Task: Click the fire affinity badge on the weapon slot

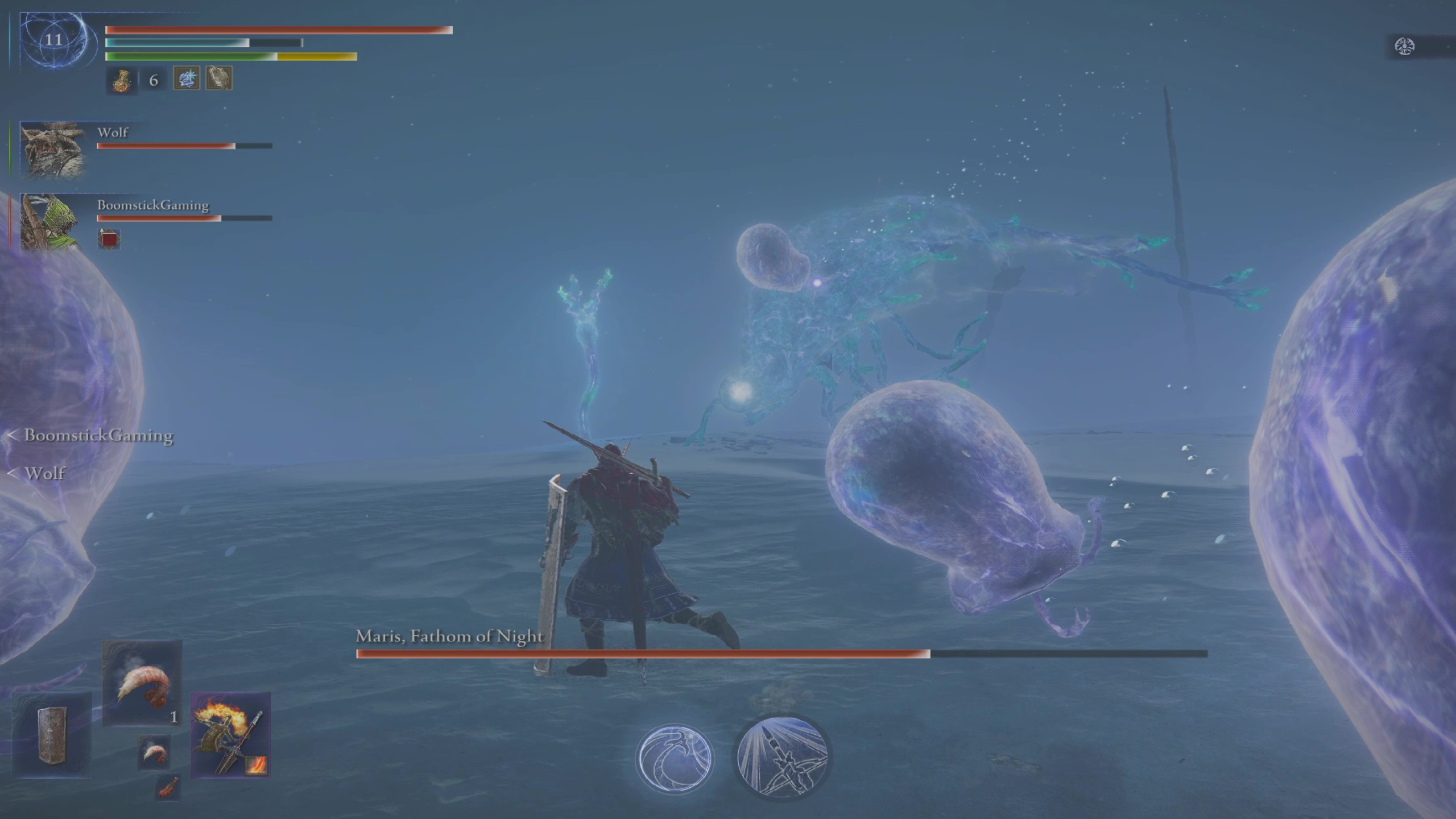Action: click(x=257, y=767)
